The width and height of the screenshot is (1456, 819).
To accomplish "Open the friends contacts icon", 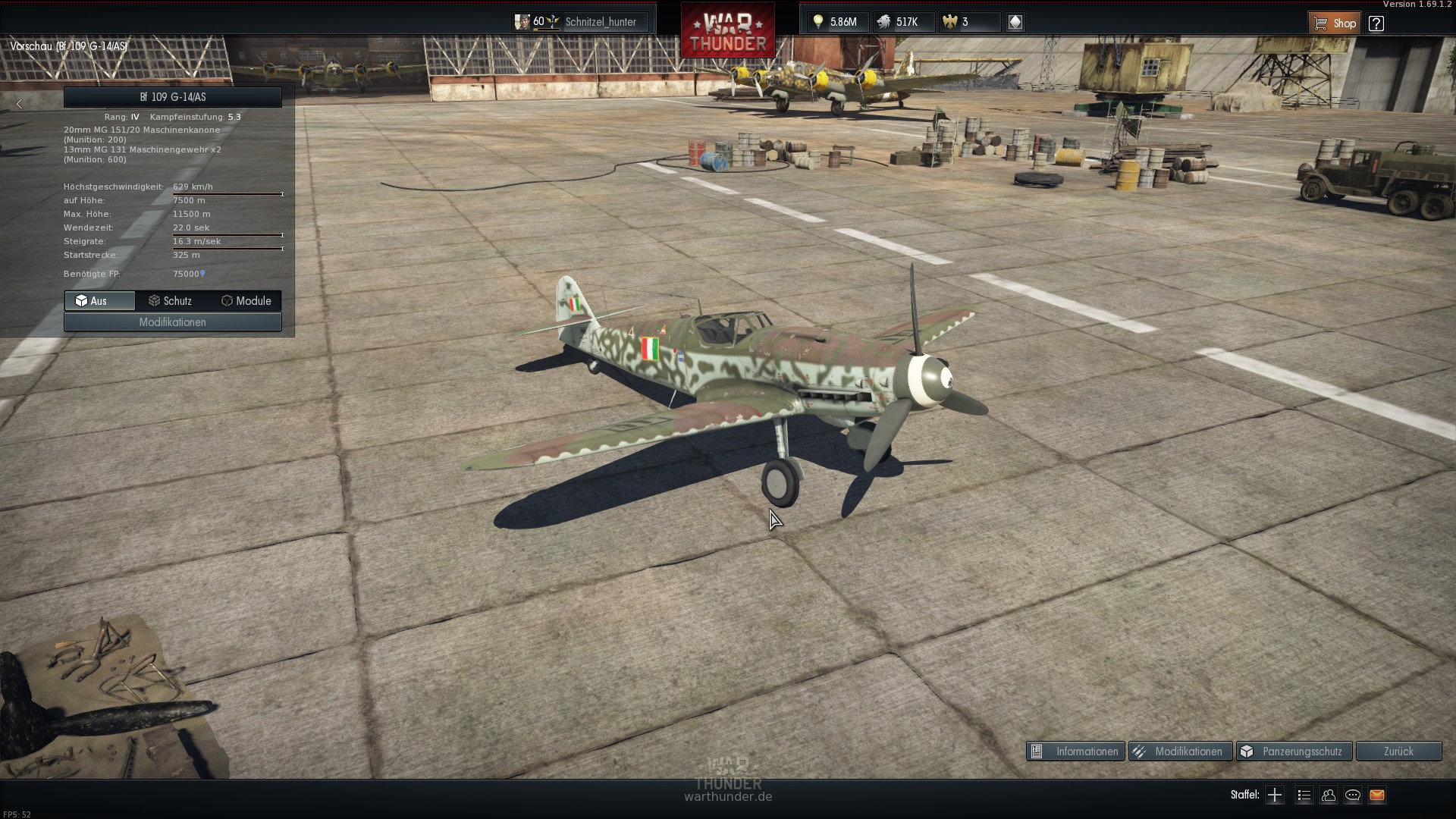I will 1329,795.
